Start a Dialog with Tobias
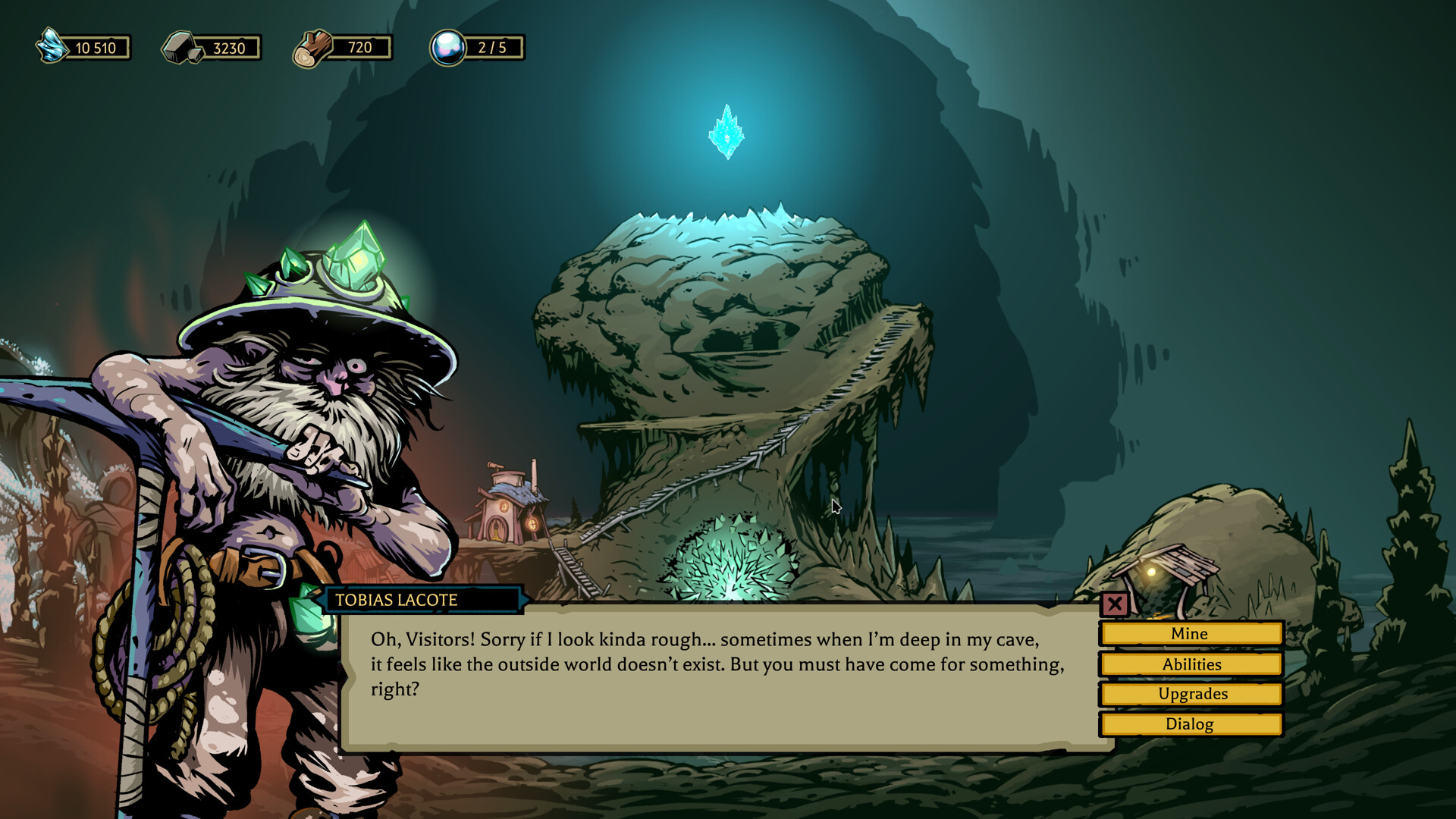This screenshot has width=1456, height=819. point(1190,723)
